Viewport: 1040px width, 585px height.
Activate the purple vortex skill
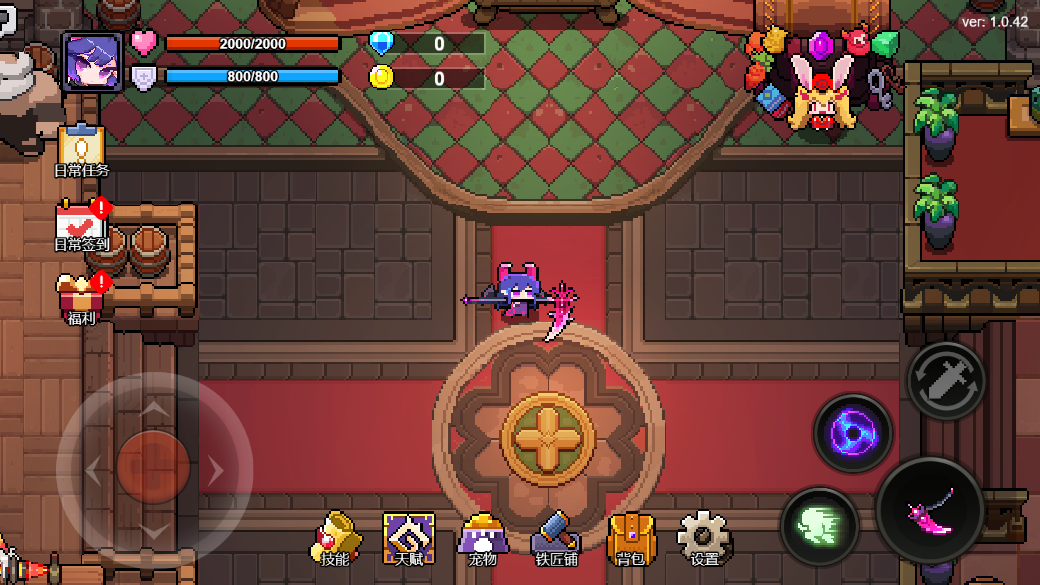(853, 433)
